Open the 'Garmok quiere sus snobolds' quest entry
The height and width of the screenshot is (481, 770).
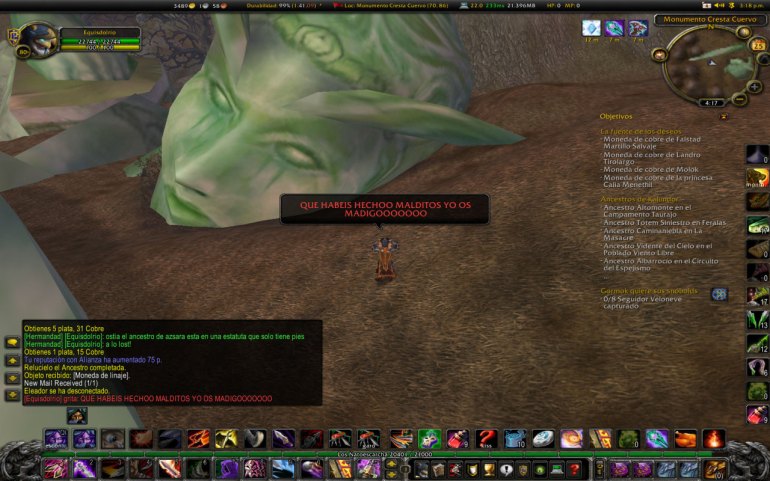[650, 290]
